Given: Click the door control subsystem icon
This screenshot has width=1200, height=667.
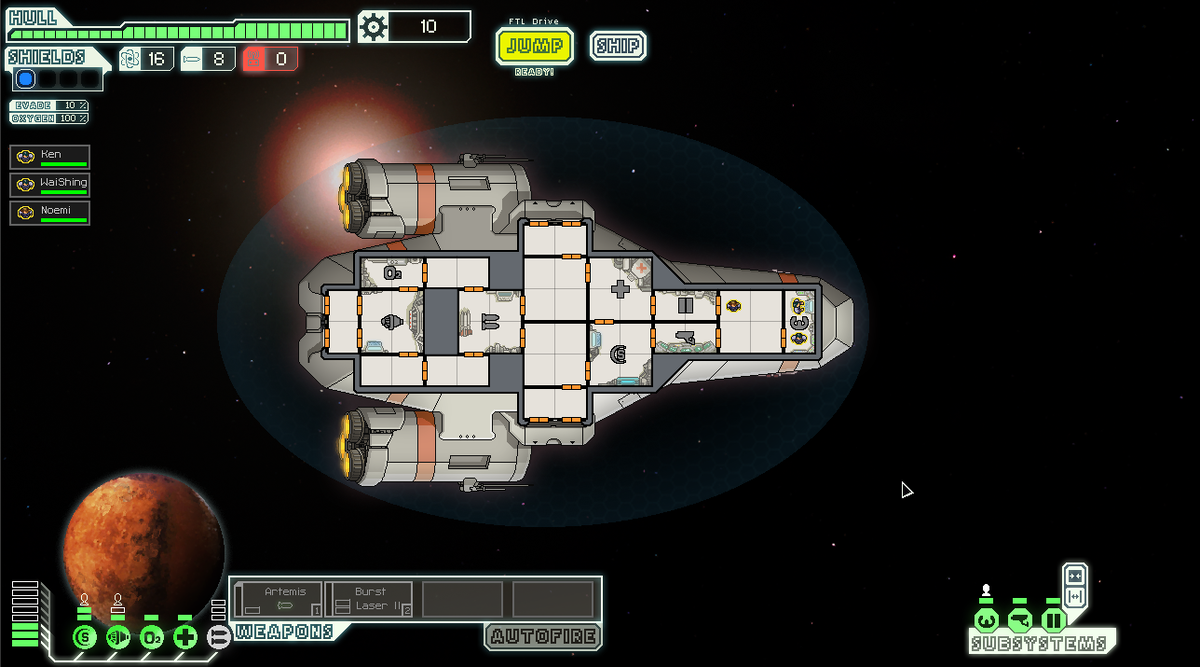Looking at the screenshot, I should click(x=1053, y=620).
